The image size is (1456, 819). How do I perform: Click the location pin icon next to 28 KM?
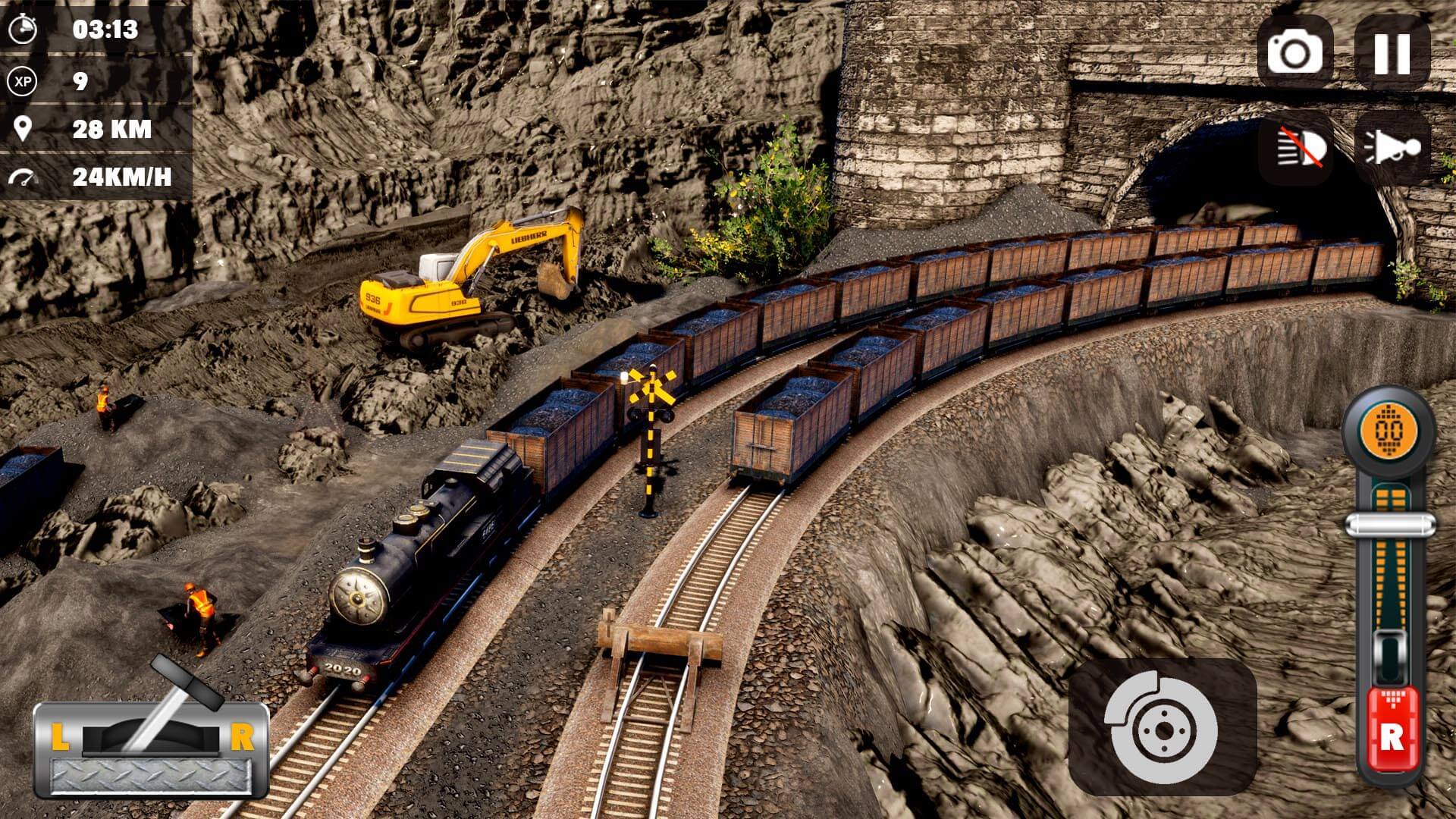tap(23, 129)
